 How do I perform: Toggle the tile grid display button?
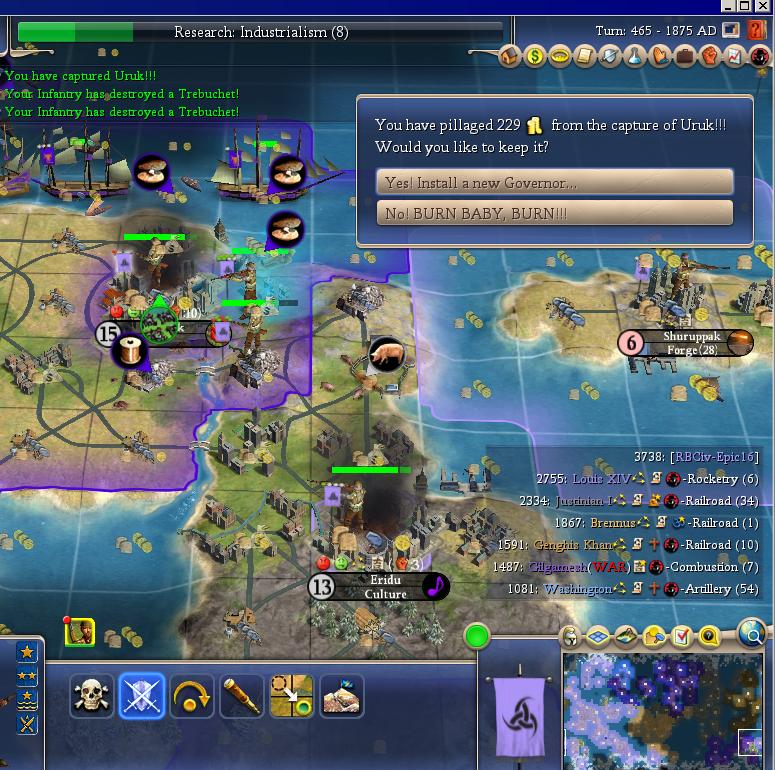(x=598, y=636)
